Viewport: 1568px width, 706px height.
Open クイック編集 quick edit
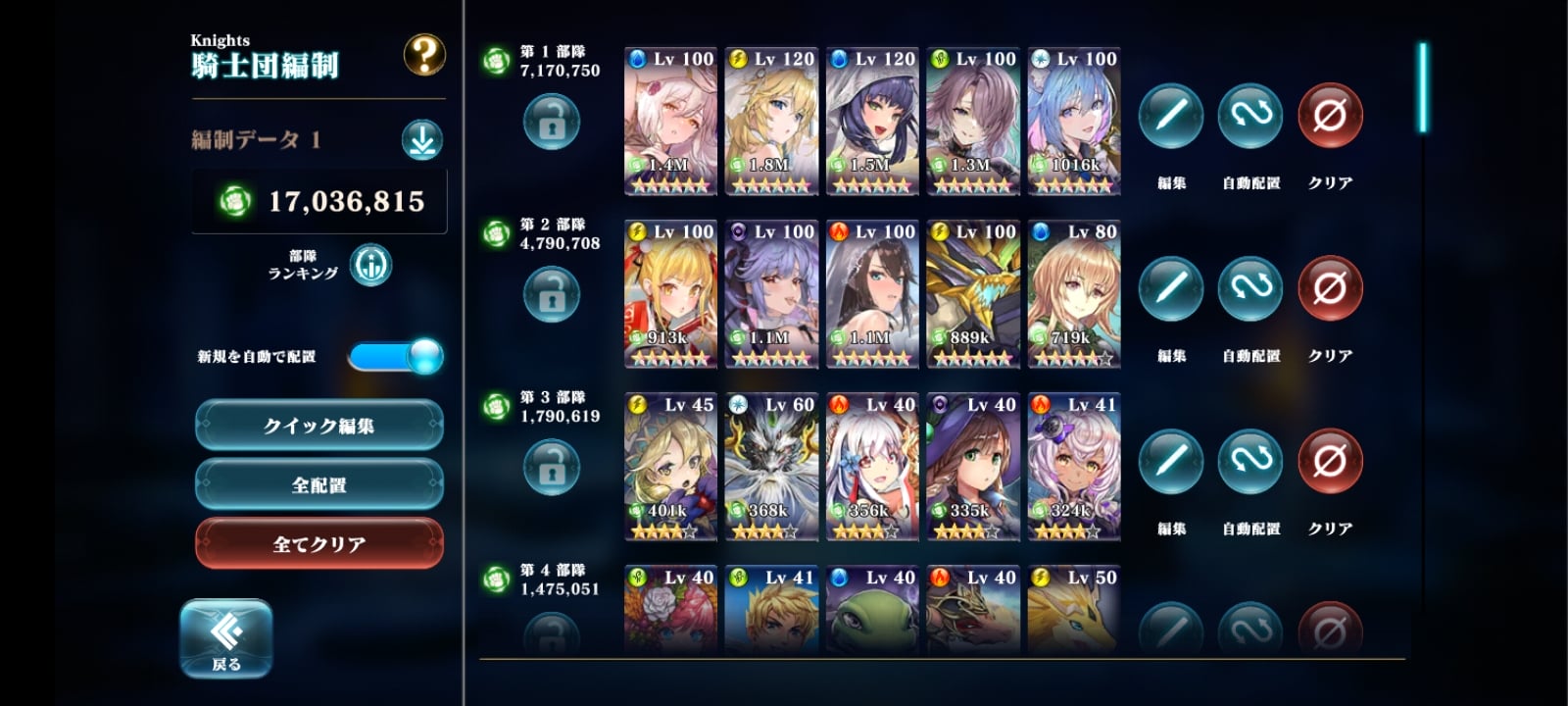tap(318, 426)
